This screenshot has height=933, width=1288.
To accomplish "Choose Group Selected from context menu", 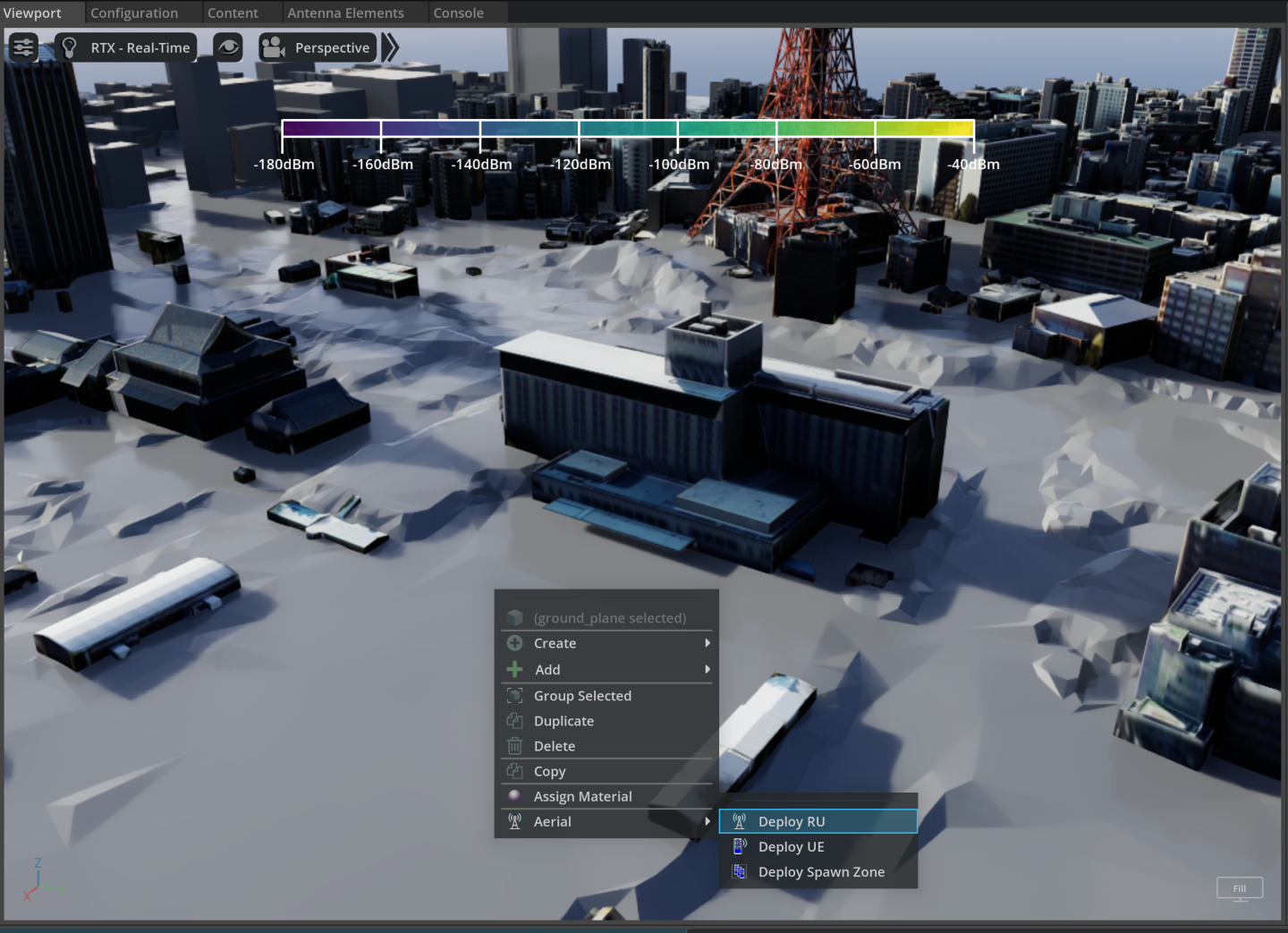I will coord(582,696).
